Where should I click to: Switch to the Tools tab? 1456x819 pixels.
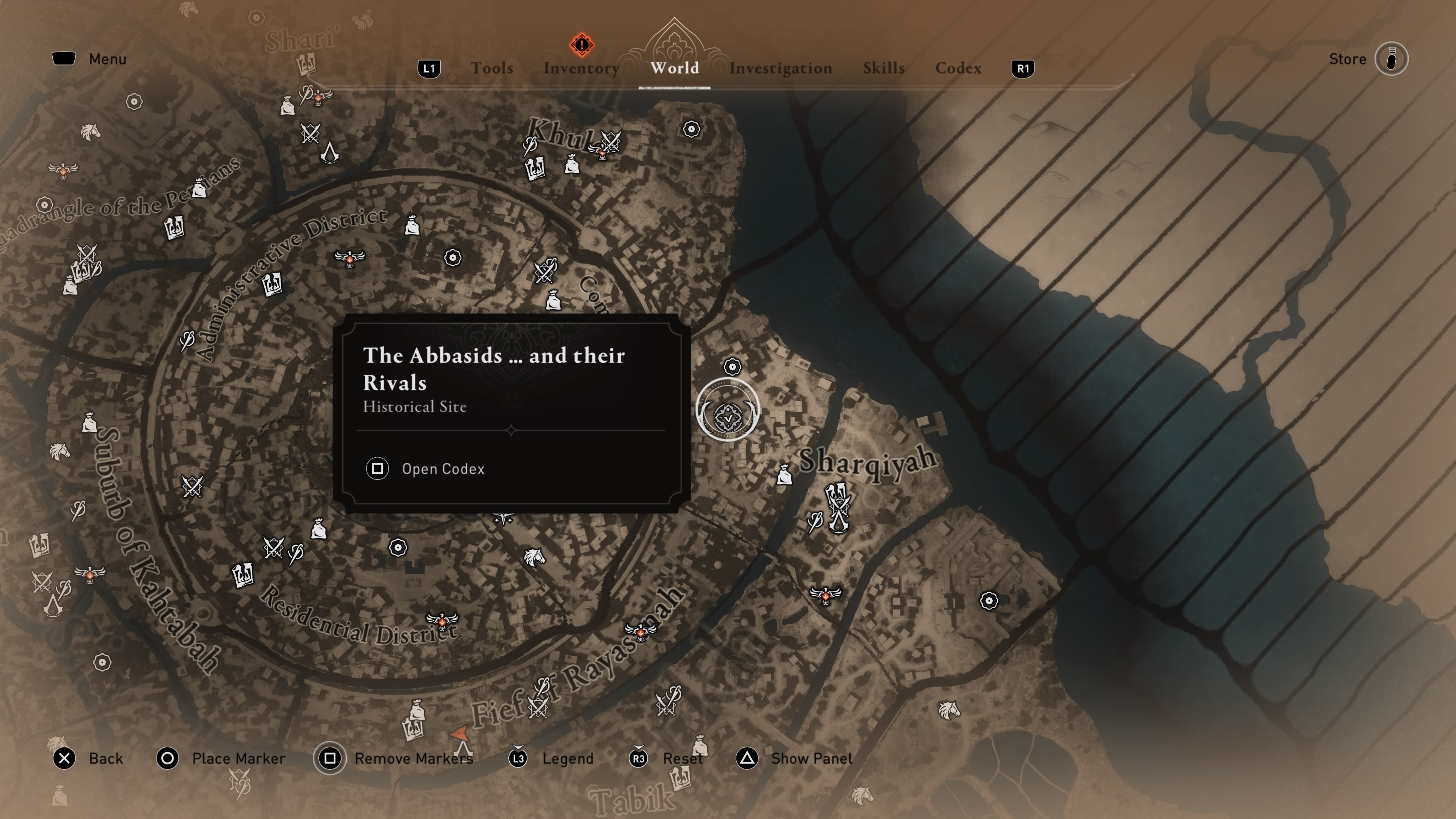492,68
